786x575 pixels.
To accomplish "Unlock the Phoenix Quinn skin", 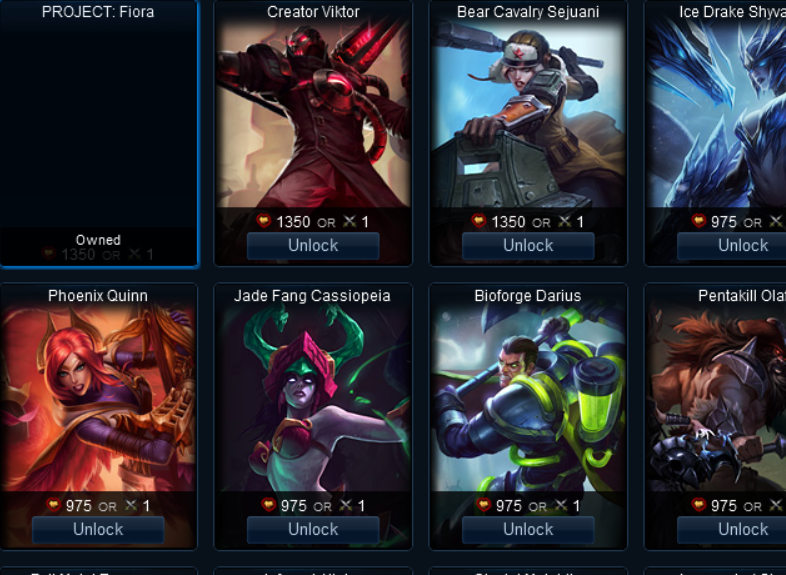I will click(98, 530).
